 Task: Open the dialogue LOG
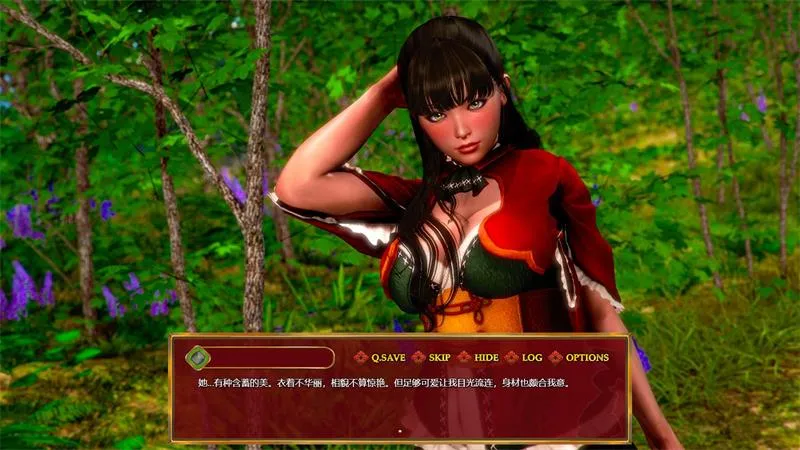531,357
